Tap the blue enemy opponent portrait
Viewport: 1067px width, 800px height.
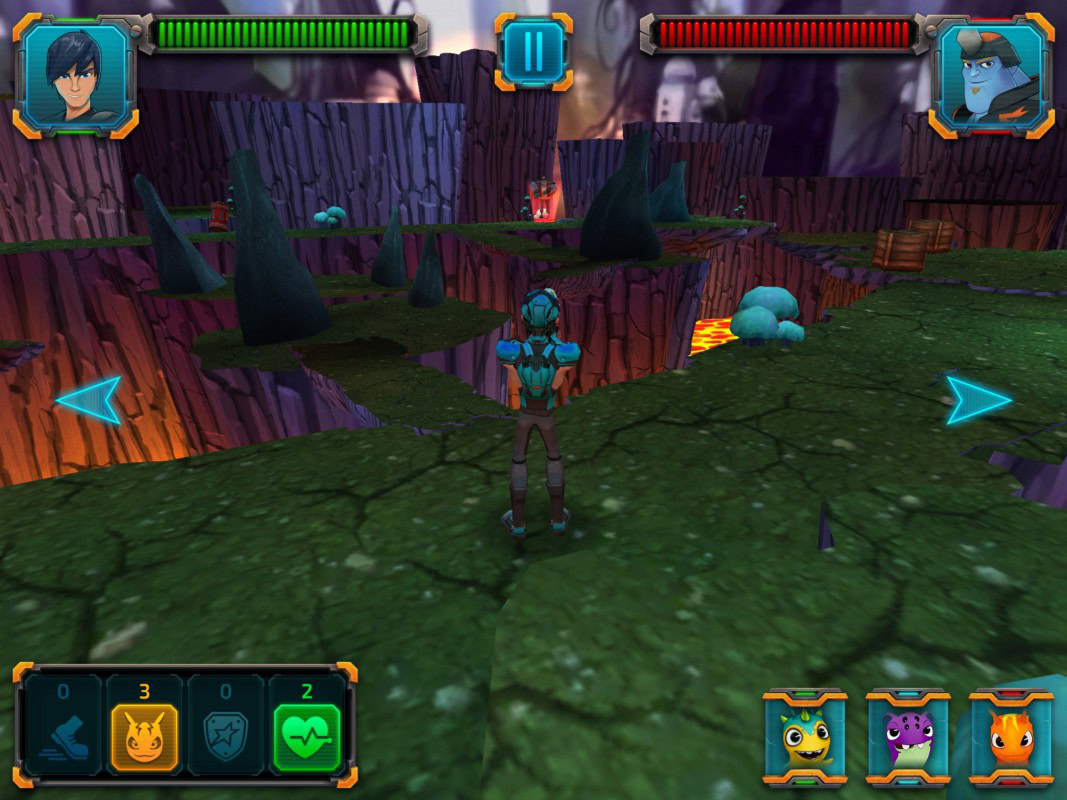click(991, 75)
